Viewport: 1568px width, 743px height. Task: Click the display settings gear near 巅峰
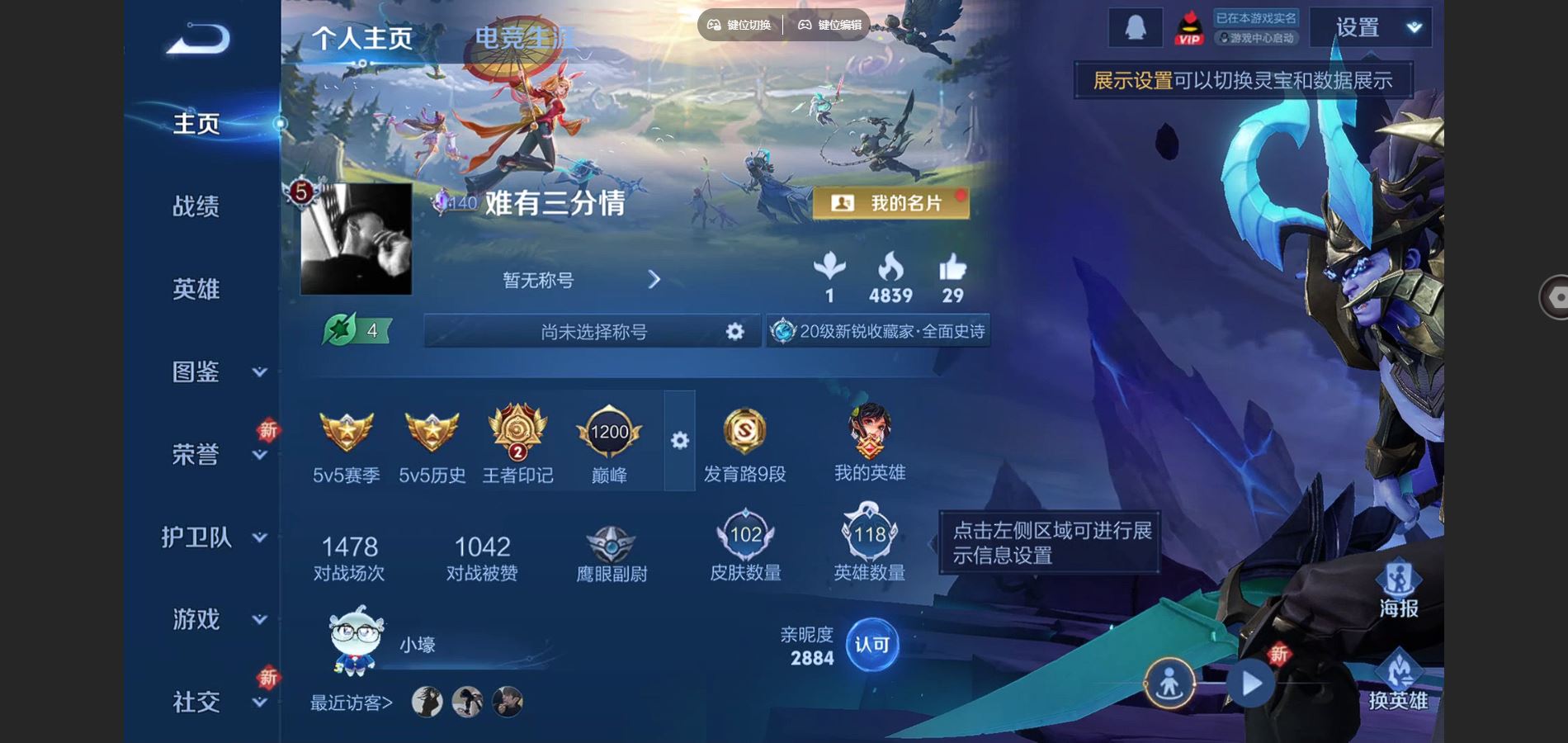pos(679,442)
